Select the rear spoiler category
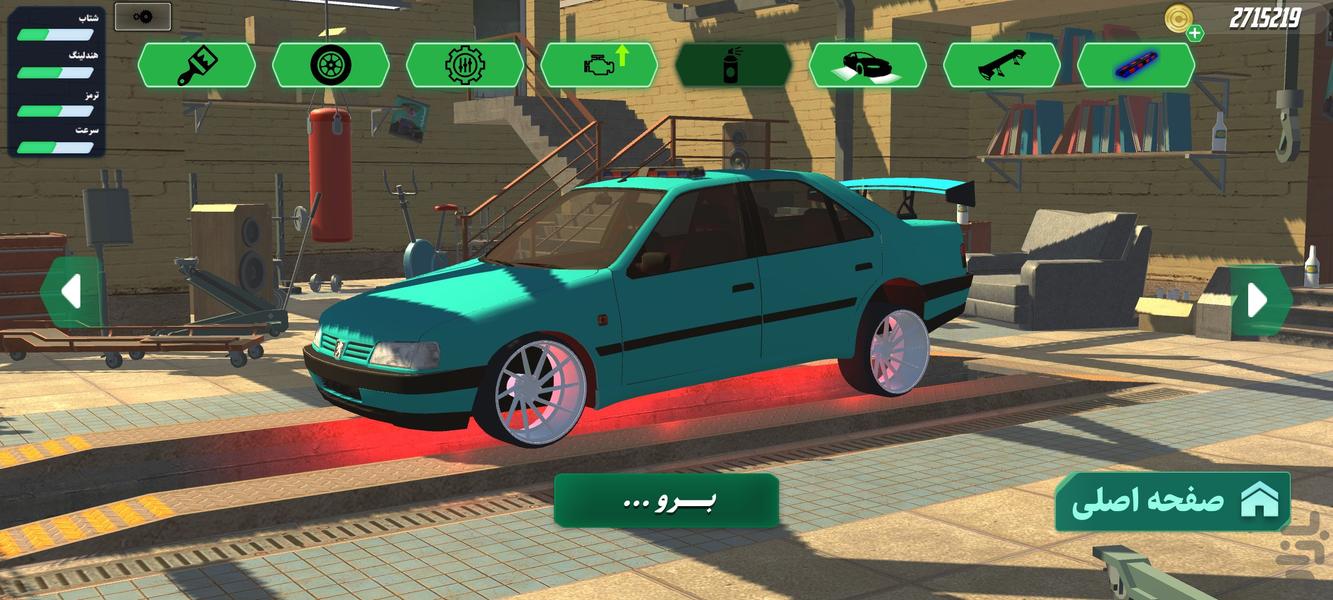This screenshot has width=1333, height=600. coord(1001,65)
